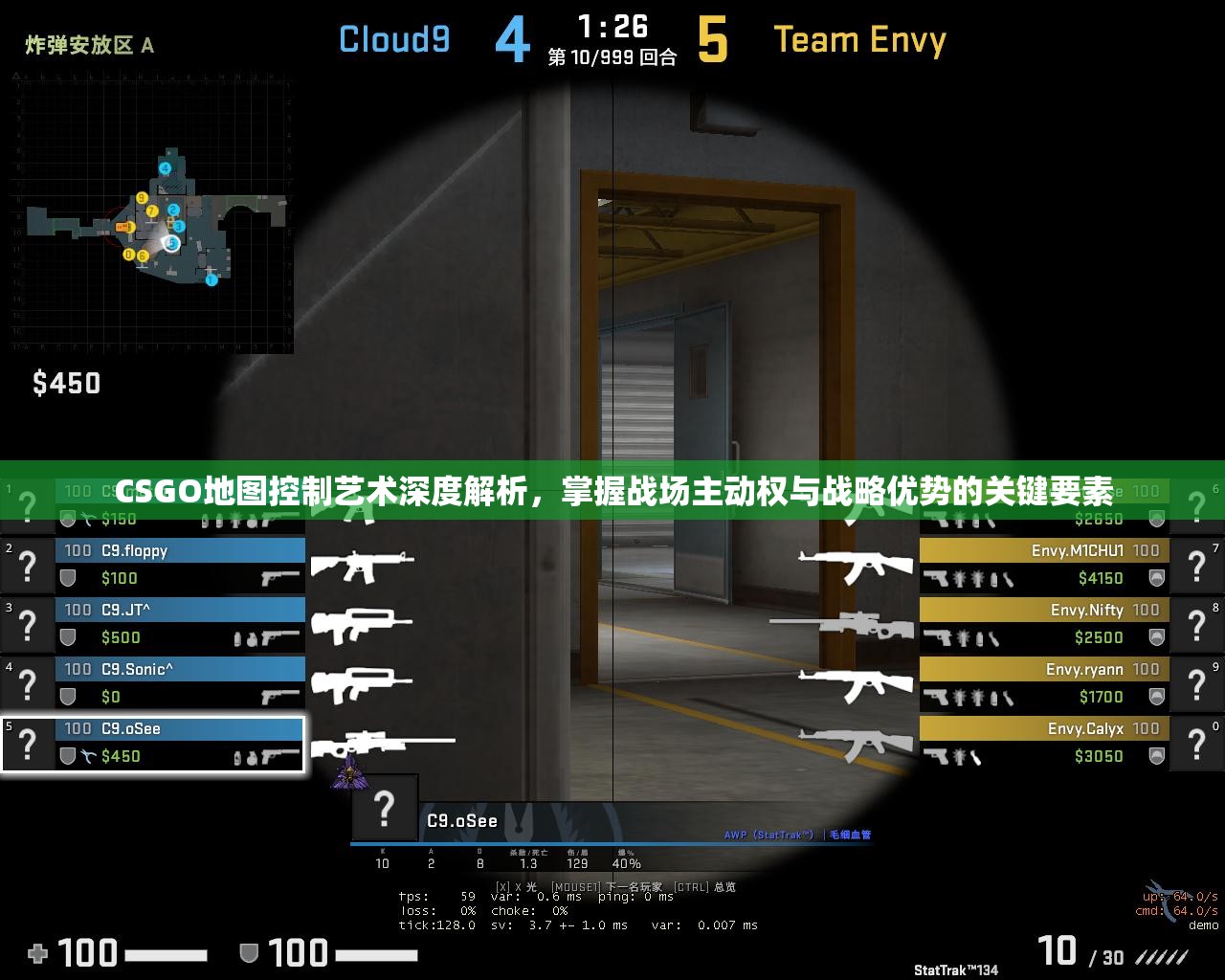Click the armor shield icon beside 100 in bottom-left

(249, 953)
